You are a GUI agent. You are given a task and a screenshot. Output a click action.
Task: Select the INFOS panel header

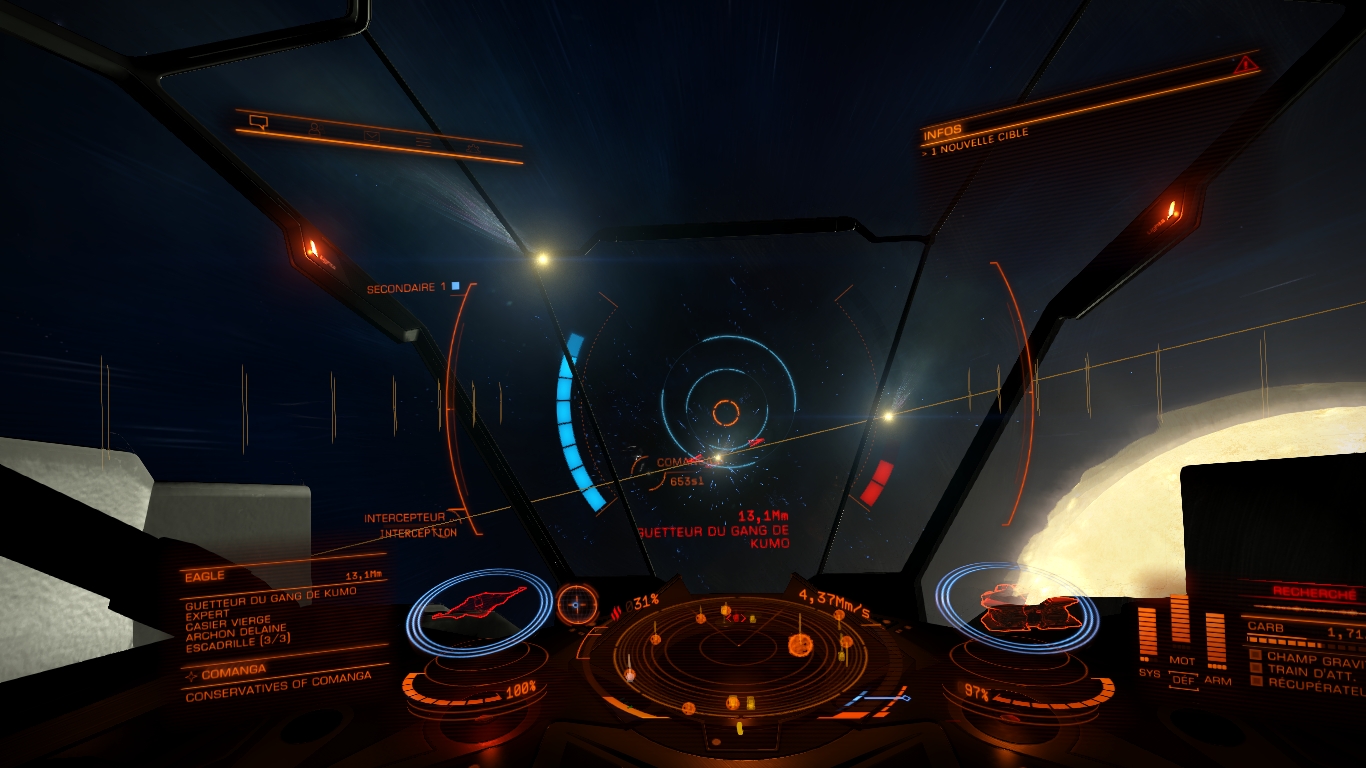(x=942, y=133)
